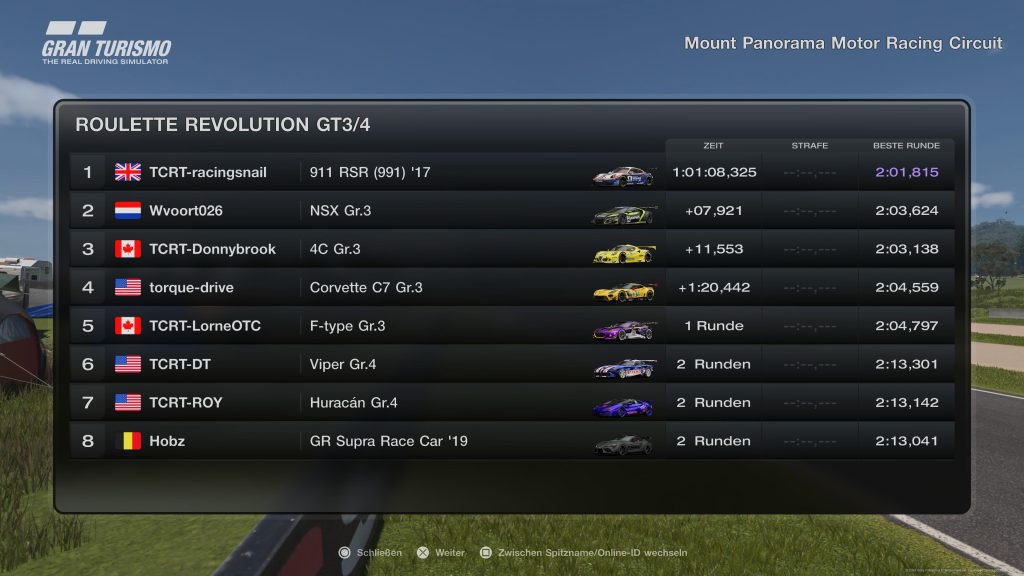
Task: Highlight the Hobz row in eighth place
Action: [510, 441]
